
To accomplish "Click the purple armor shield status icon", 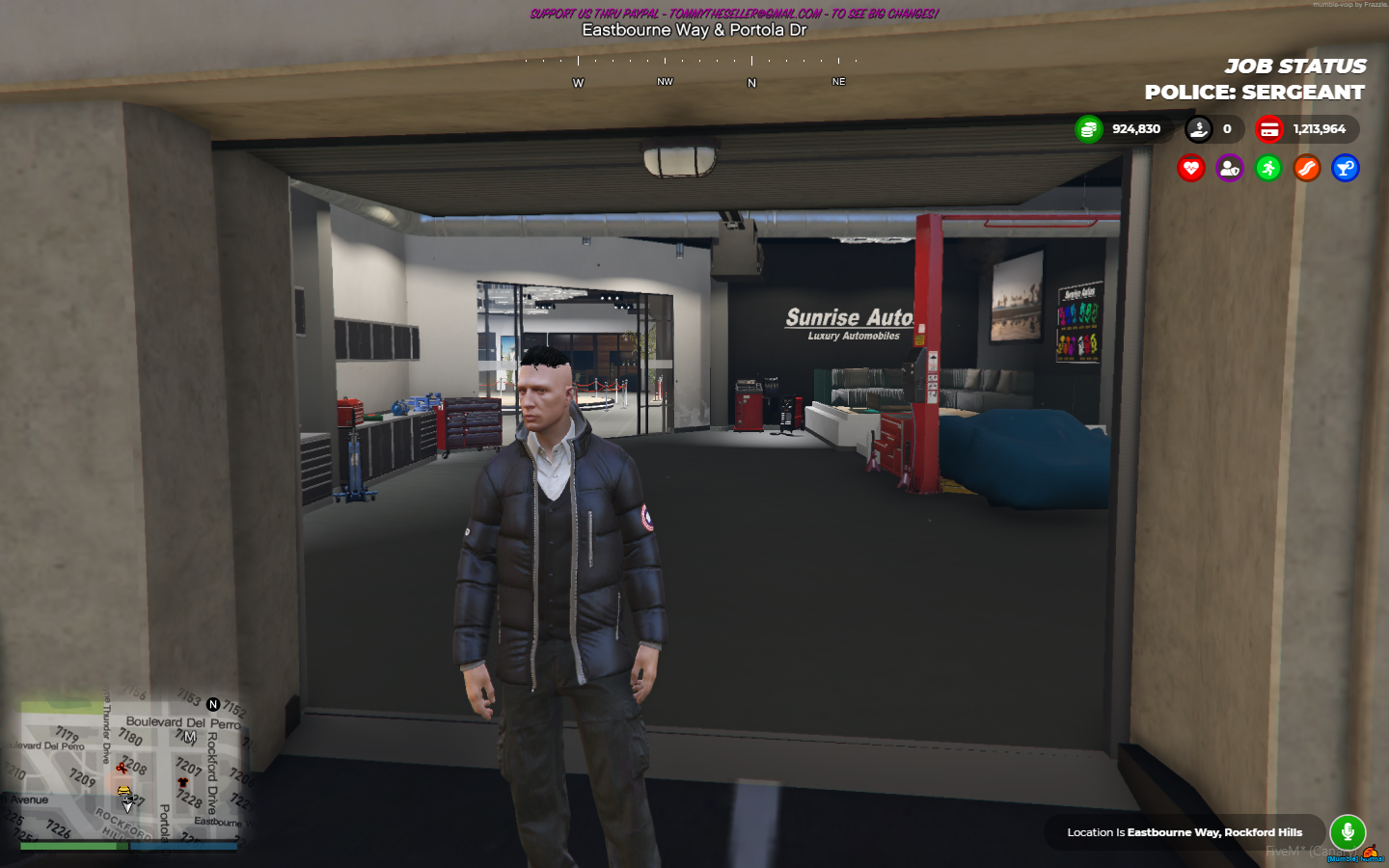I will pos(1230,169).
